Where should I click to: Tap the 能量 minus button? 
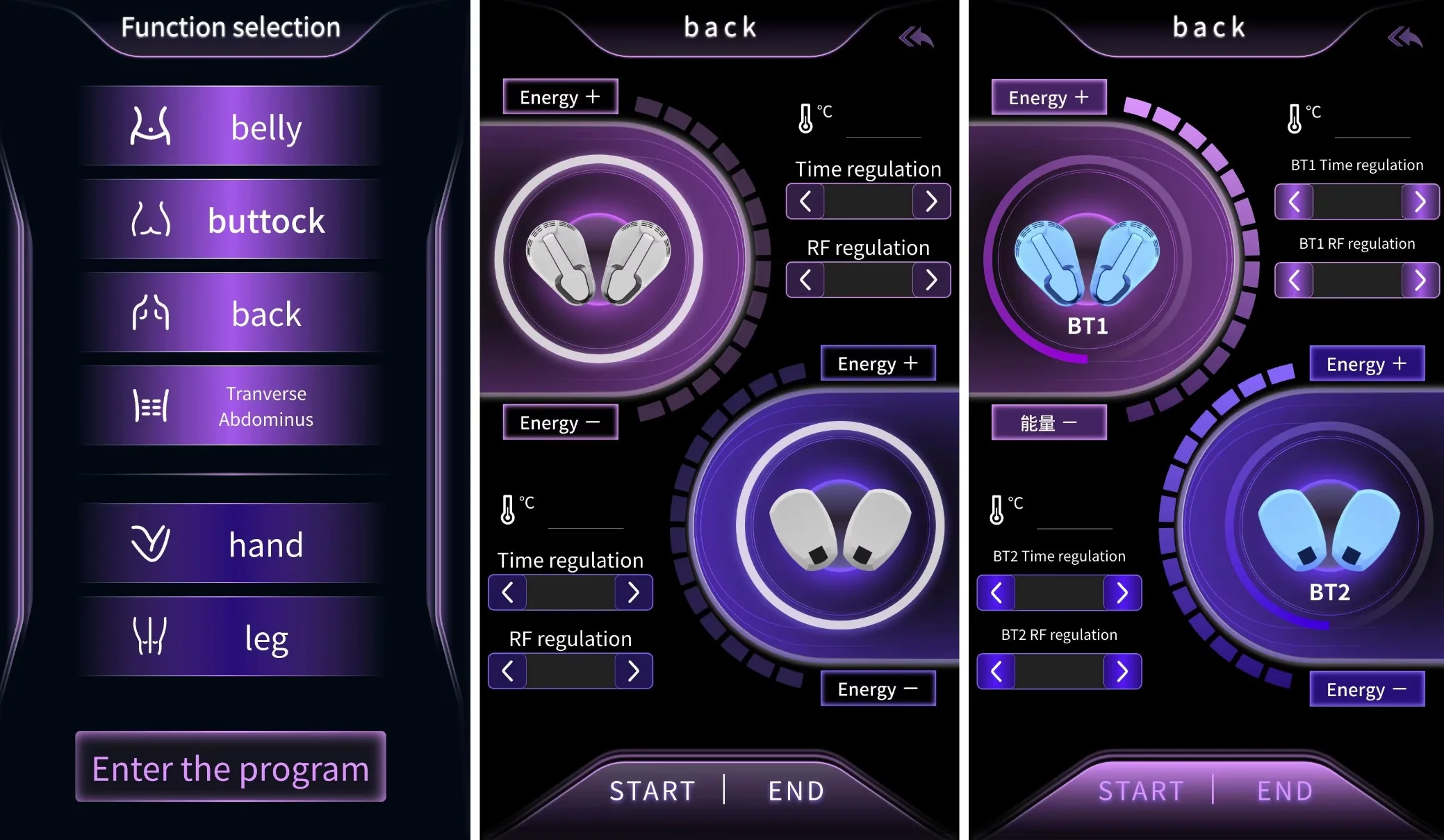1049,422
